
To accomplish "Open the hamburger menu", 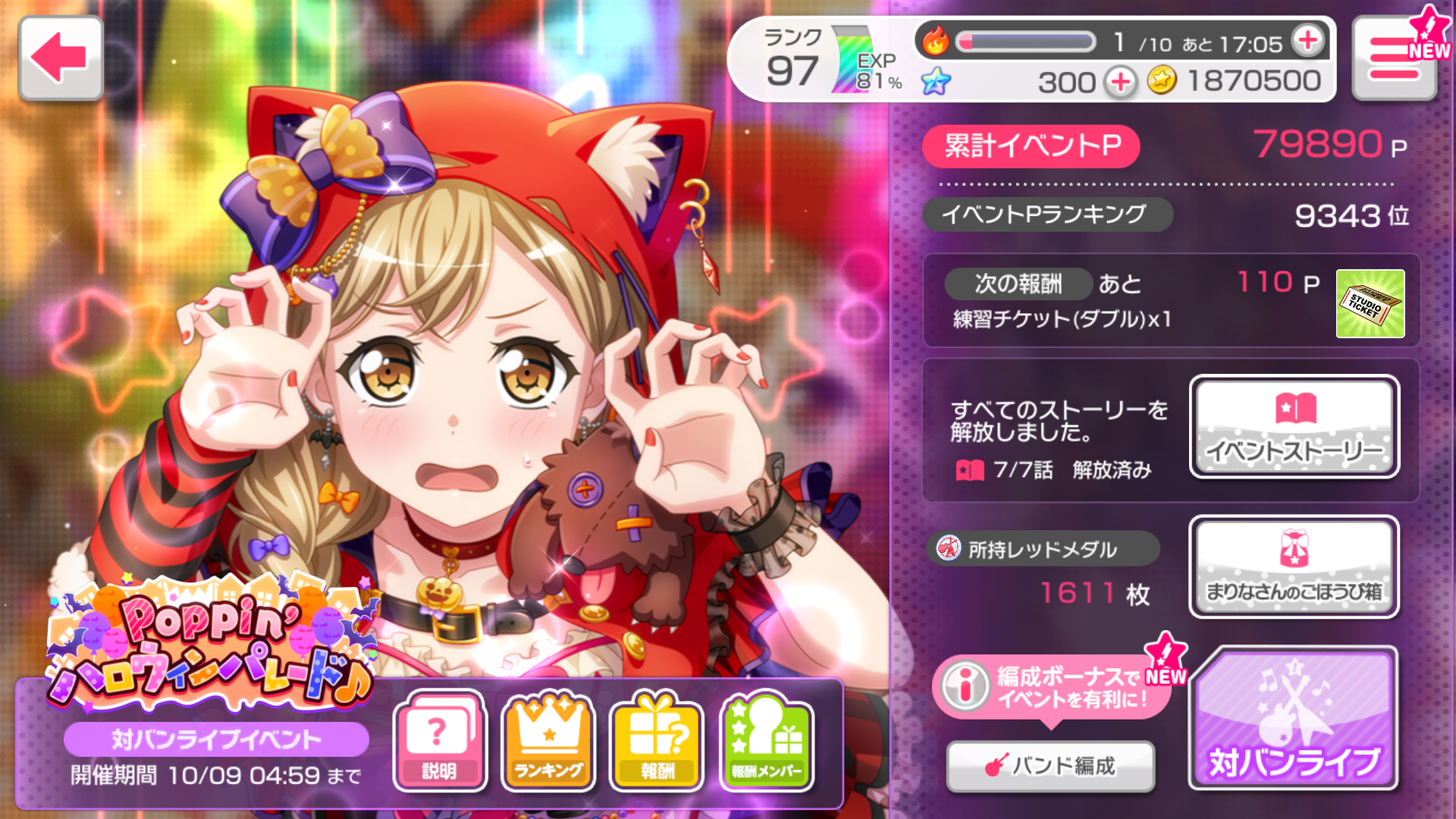I will pos(1394,59).
